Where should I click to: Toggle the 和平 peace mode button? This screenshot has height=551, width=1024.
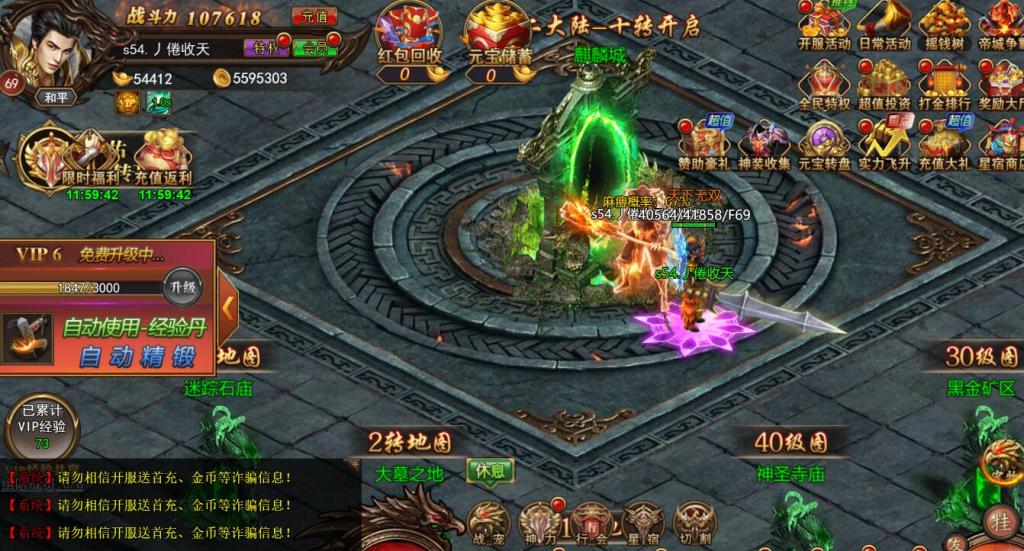[x=55, y=98]
